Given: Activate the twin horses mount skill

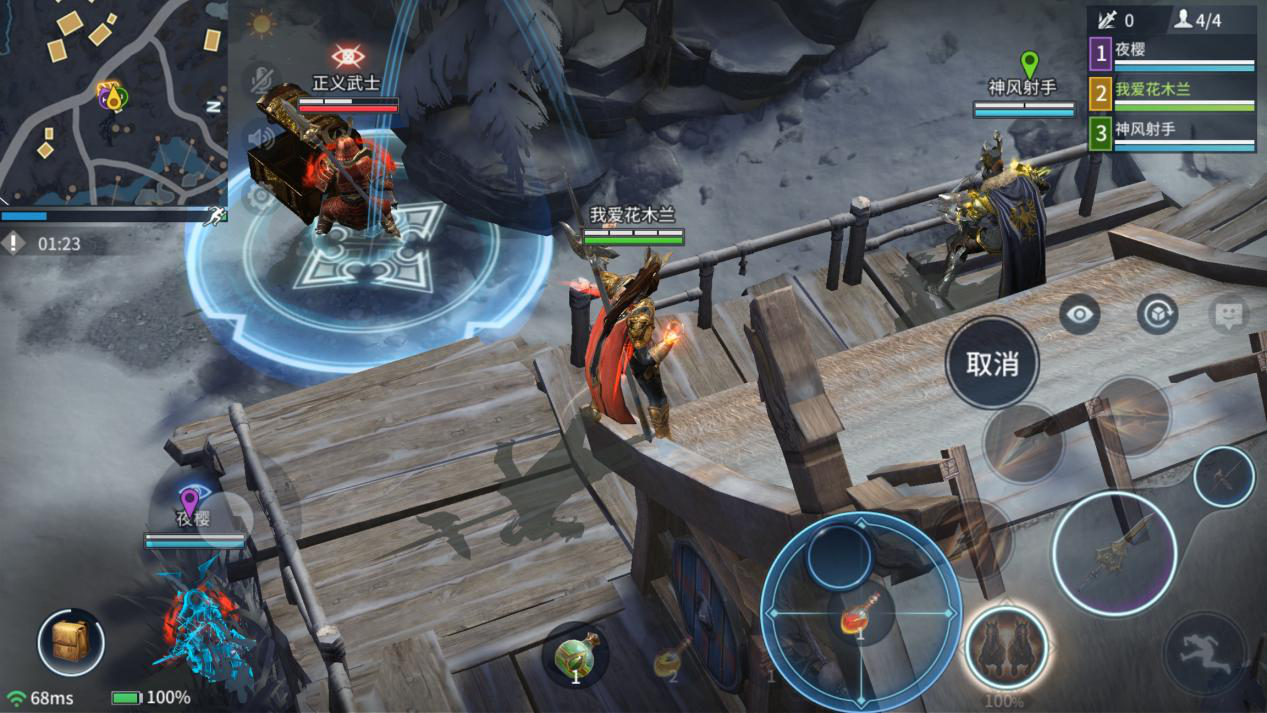Looking at the screenshot, I should [x=1006, y=647].
